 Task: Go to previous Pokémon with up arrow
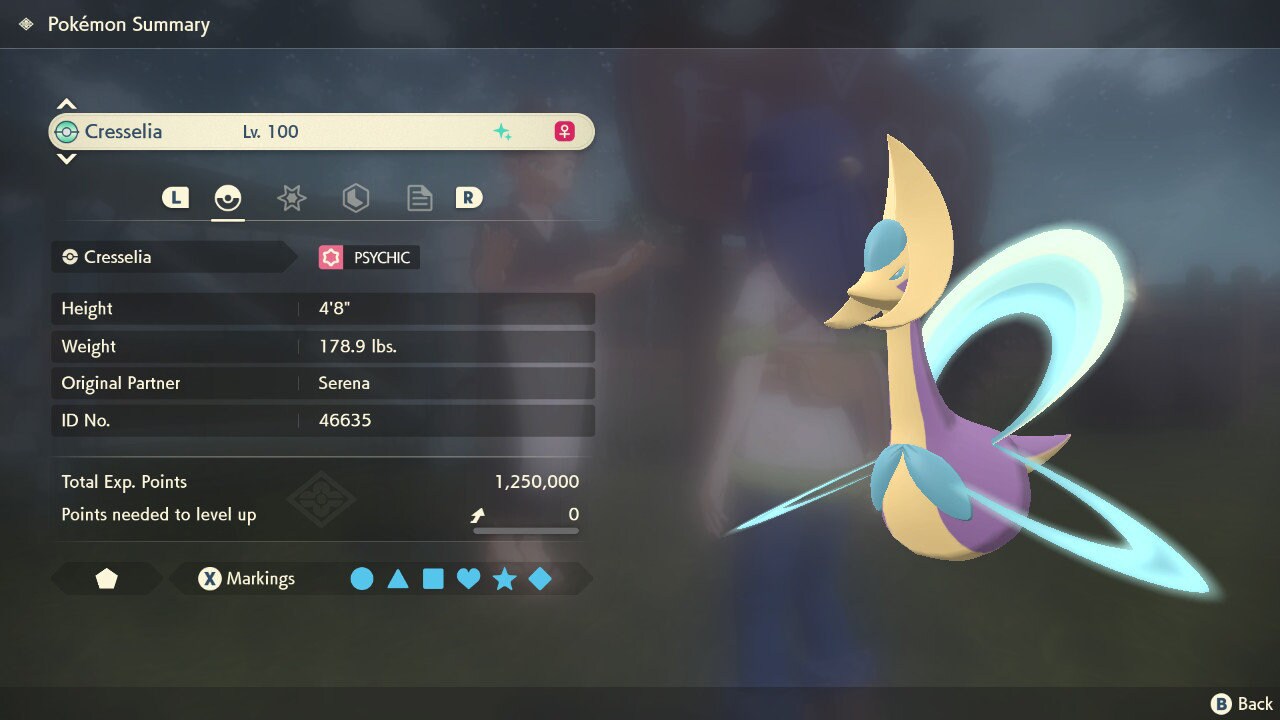point(66,104)
